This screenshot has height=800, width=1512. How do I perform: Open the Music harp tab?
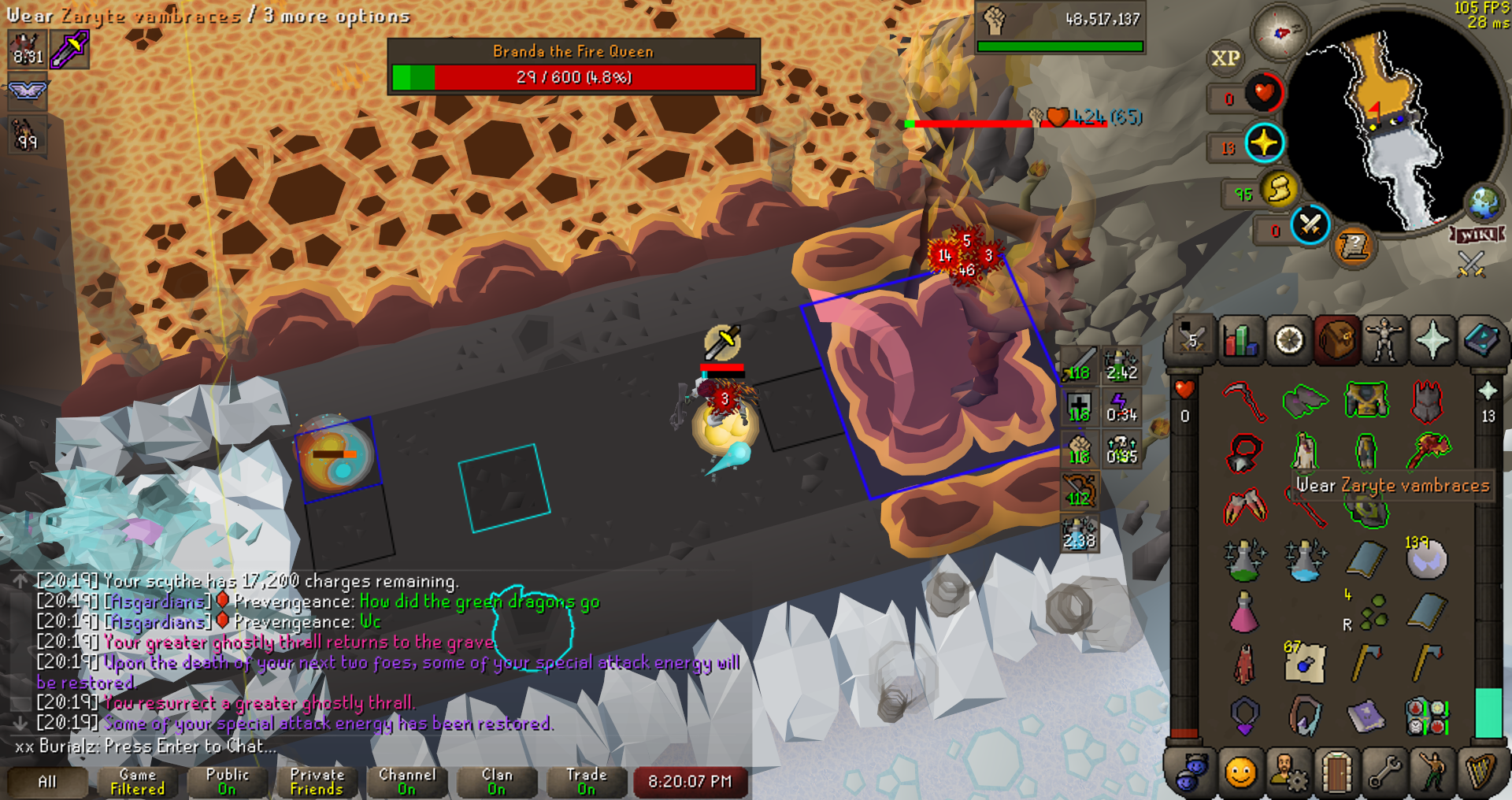[x=1481, y=772]
